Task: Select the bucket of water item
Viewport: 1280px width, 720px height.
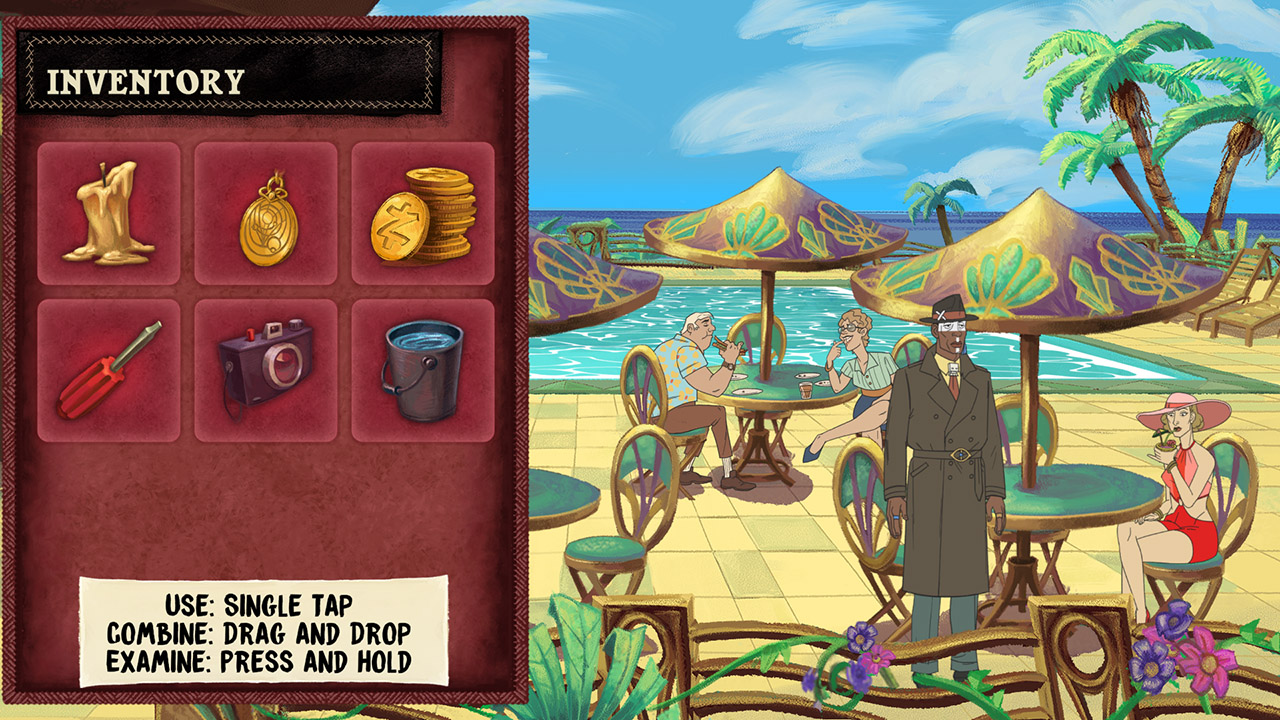Action: pos(421,367)
